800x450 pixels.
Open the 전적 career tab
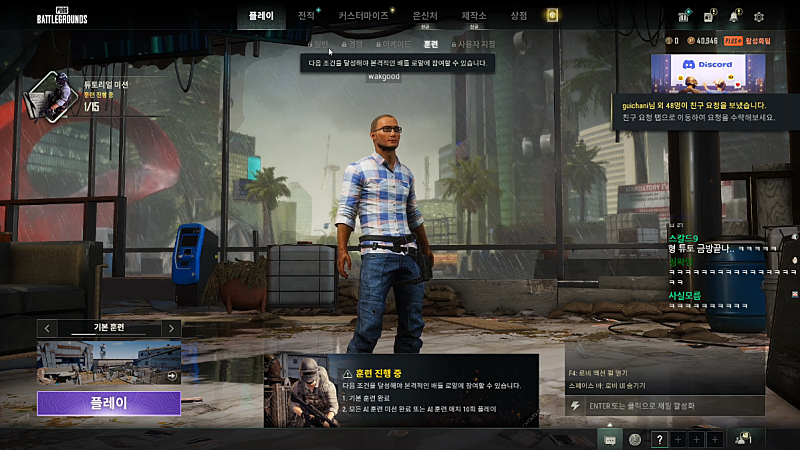[306, 16]
